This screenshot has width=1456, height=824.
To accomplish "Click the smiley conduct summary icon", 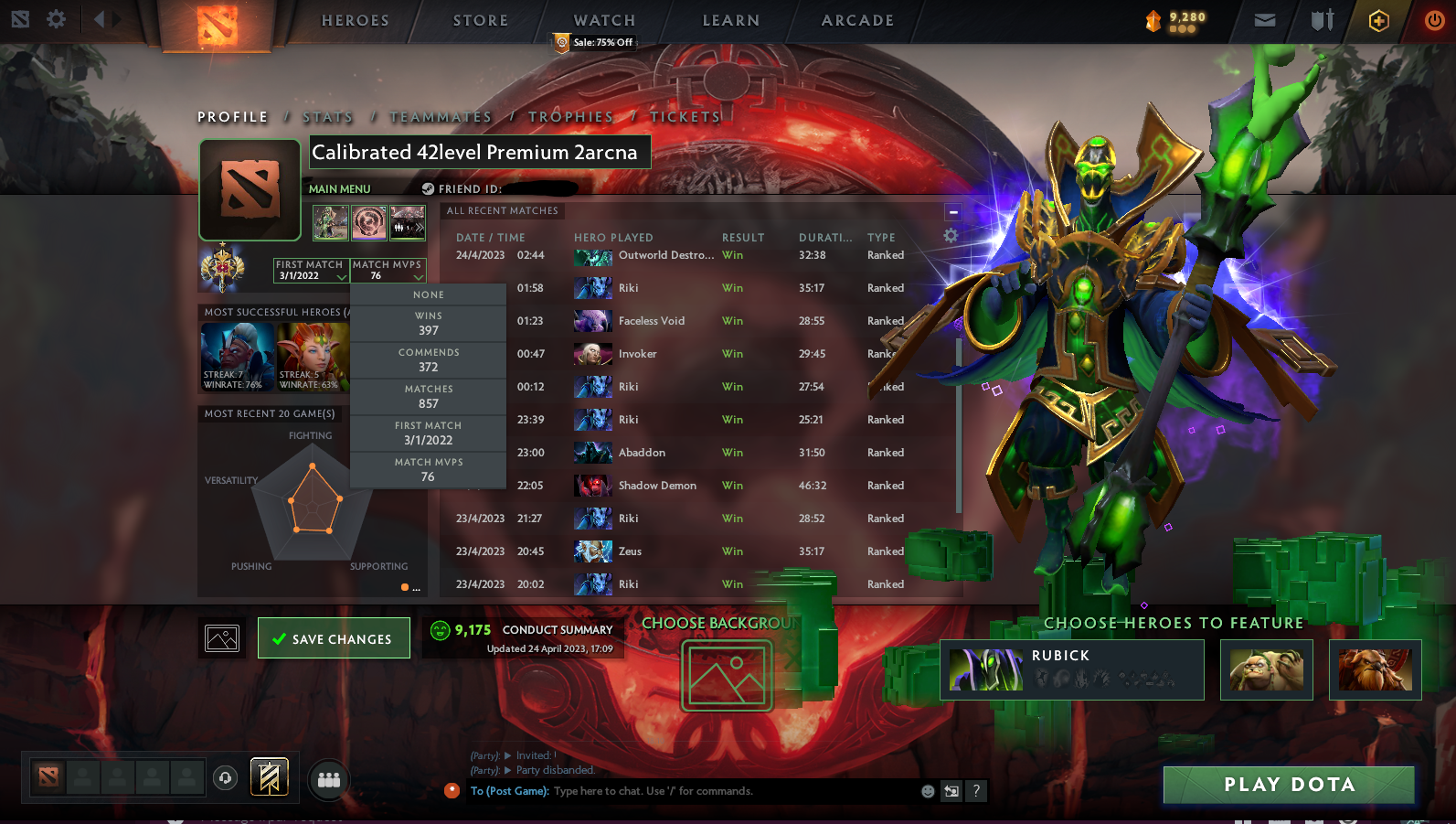I will pyautogui.click(x=441, y=630).
